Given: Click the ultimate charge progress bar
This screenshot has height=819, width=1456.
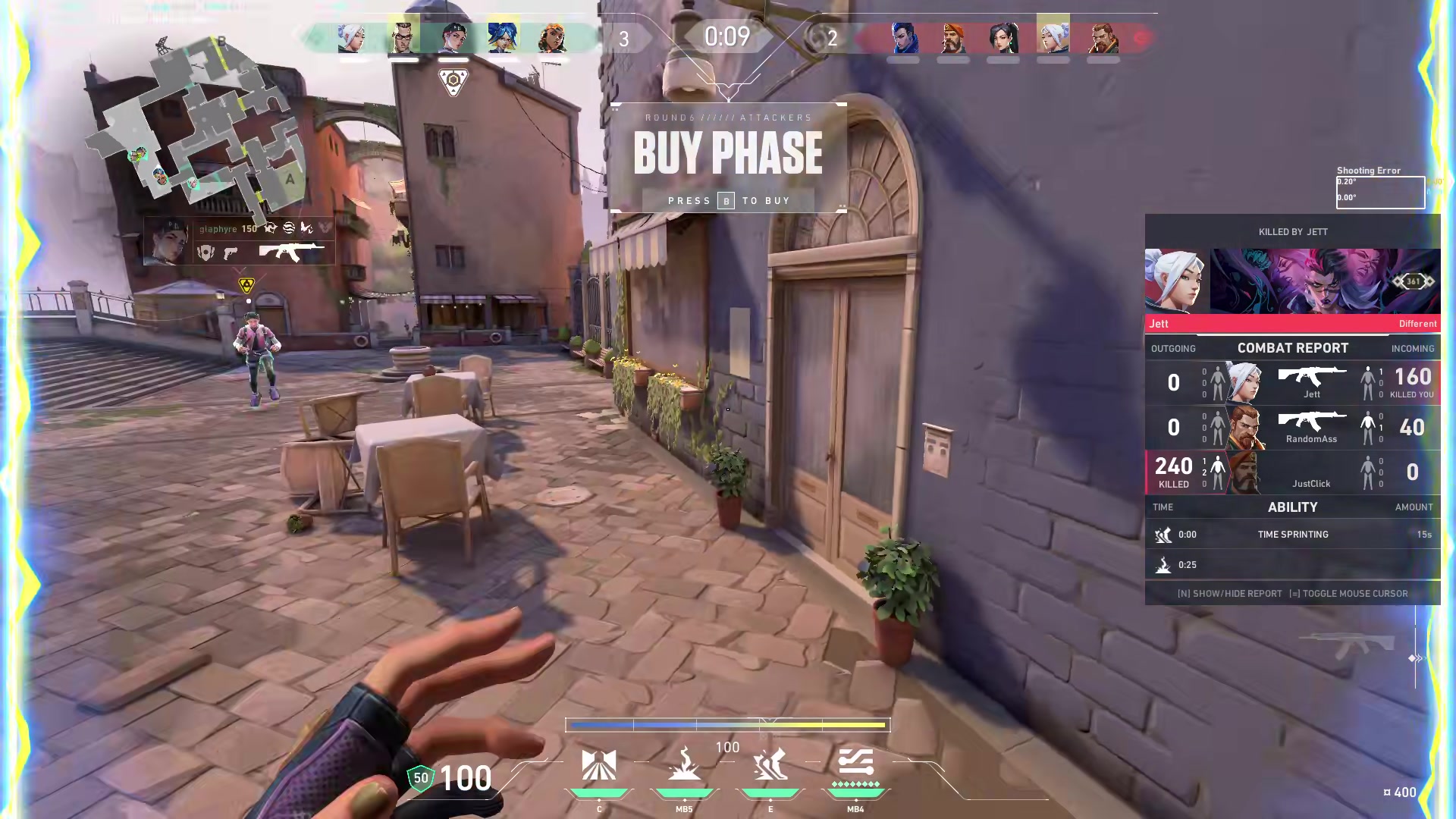Looking at the screenshot, I should (728, 725).
